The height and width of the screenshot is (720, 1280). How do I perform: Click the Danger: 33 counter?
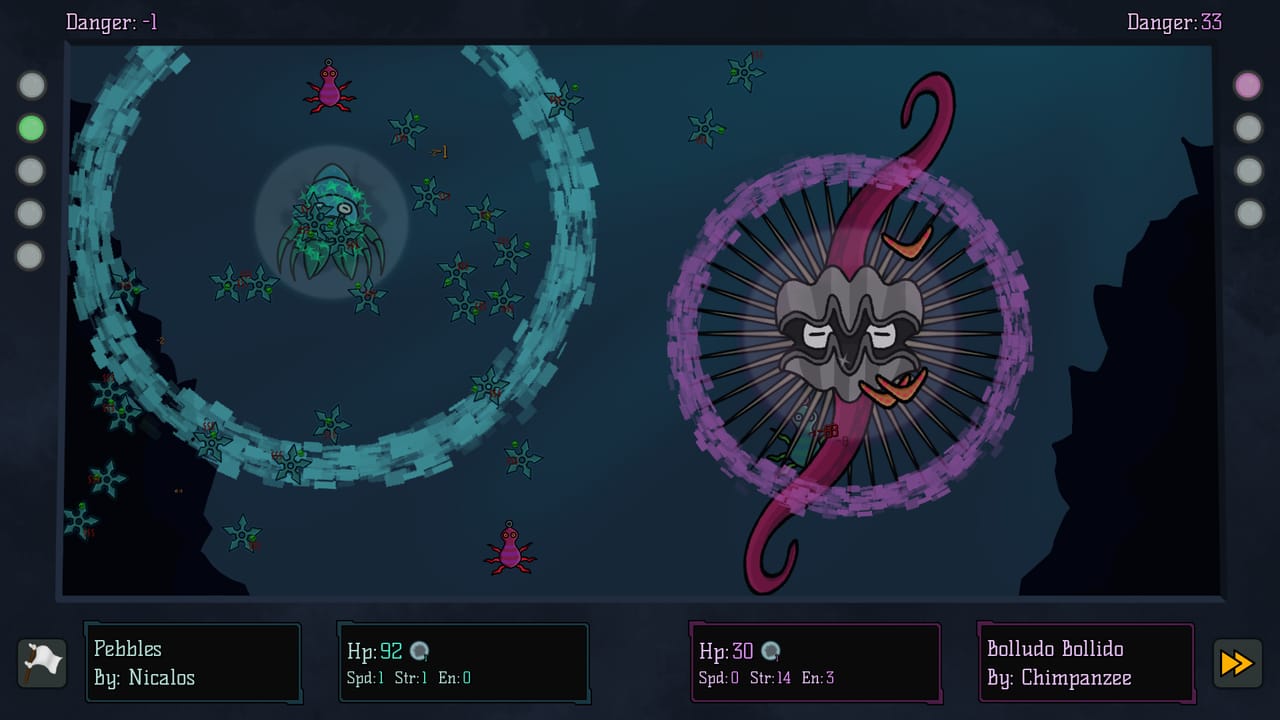(x=1172, y=22)
